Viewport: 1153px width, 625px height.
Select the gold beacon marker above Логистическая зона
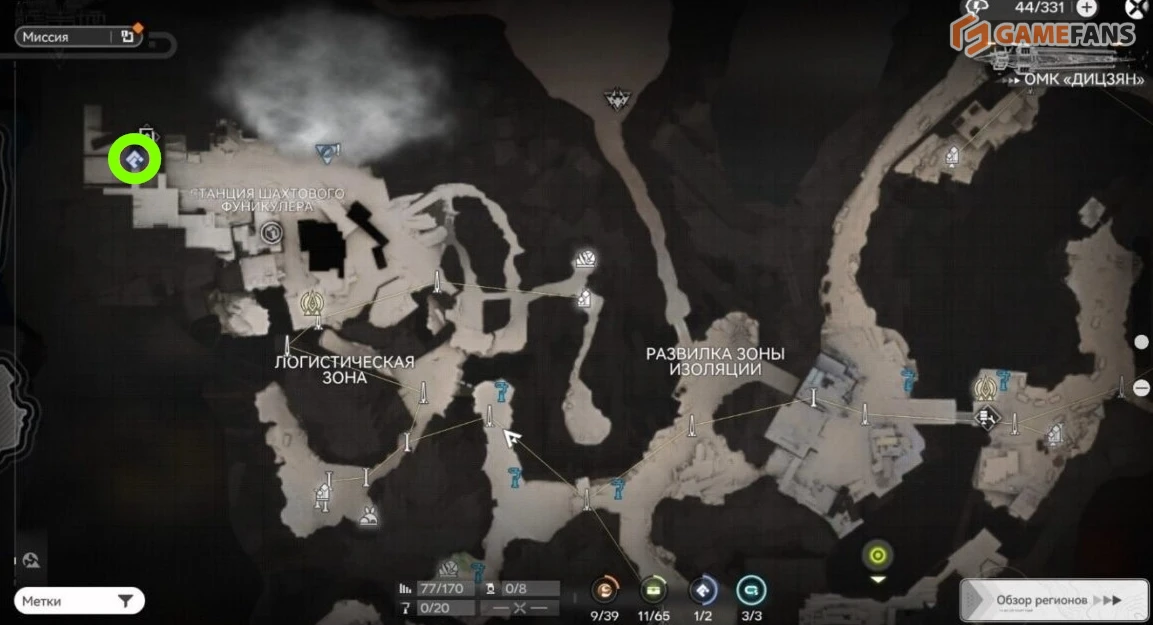[311, 300]
